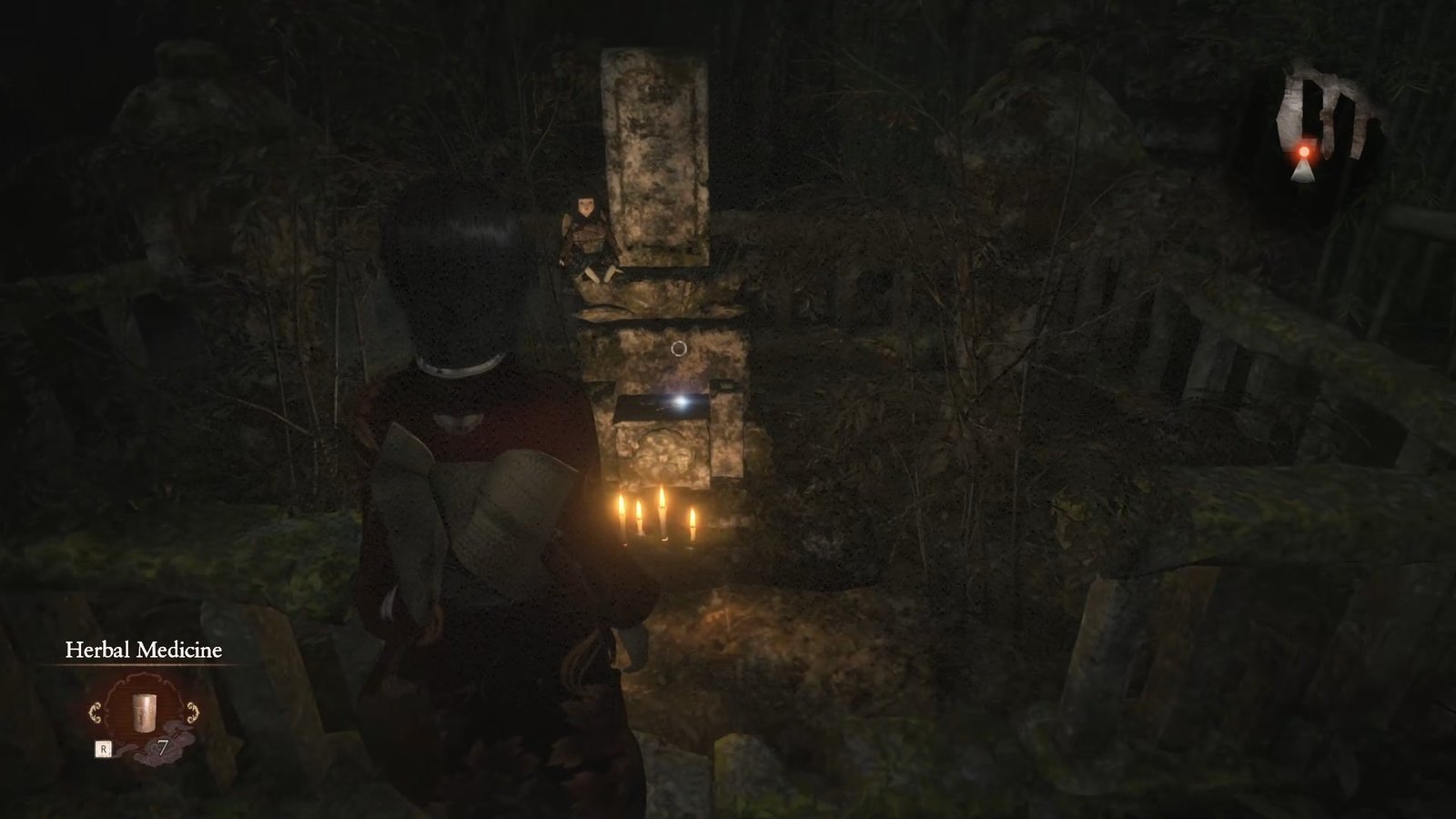Expand the Herbal Medicine item selector
This screenshot has height=819, width=1456.
(x=144, y=713)
